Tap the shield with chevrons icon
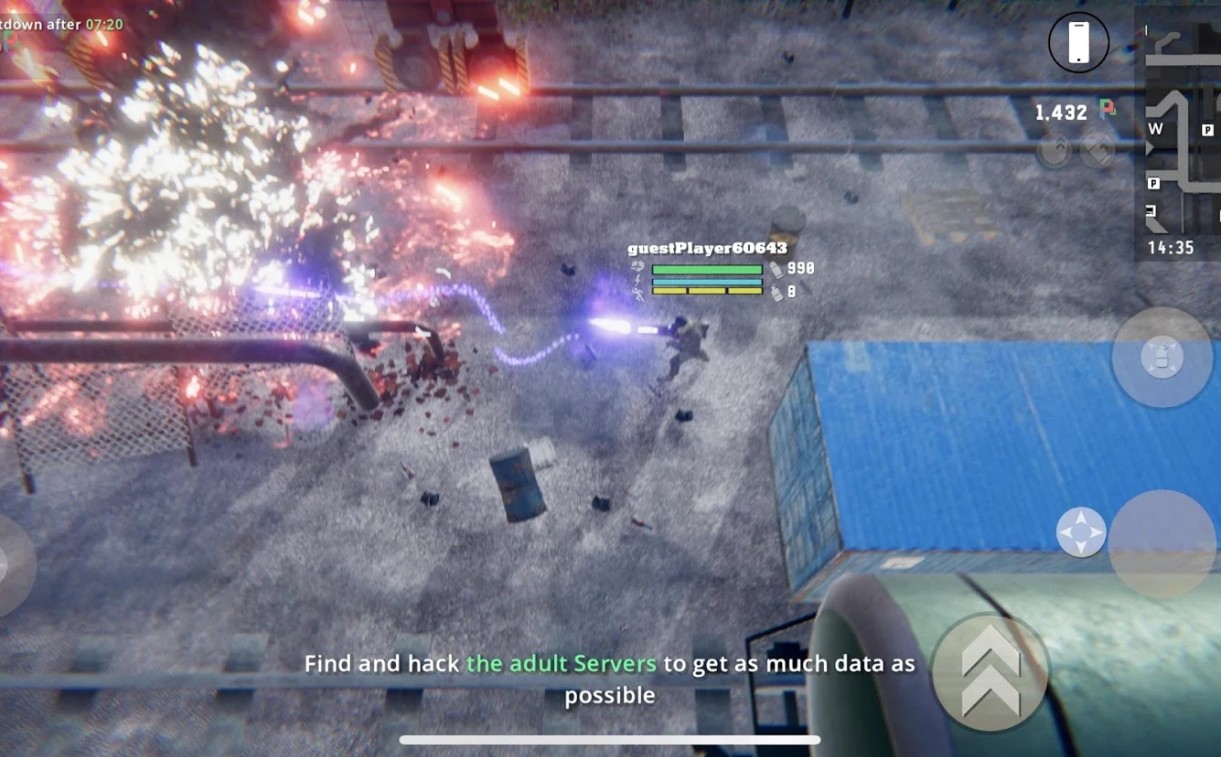 pyautogui.click(x=1054, y=151)
